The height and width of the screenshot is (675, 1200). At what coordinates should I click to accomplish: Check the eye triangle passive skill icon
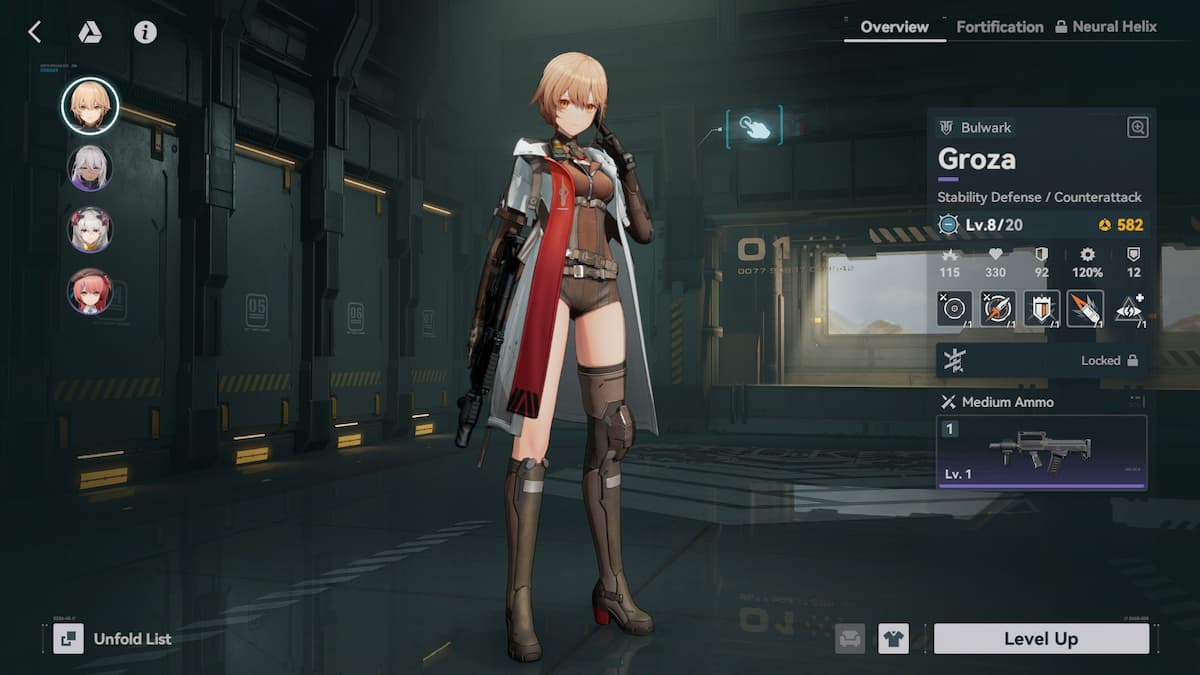pyautogui.click(x=1129, y=308)
